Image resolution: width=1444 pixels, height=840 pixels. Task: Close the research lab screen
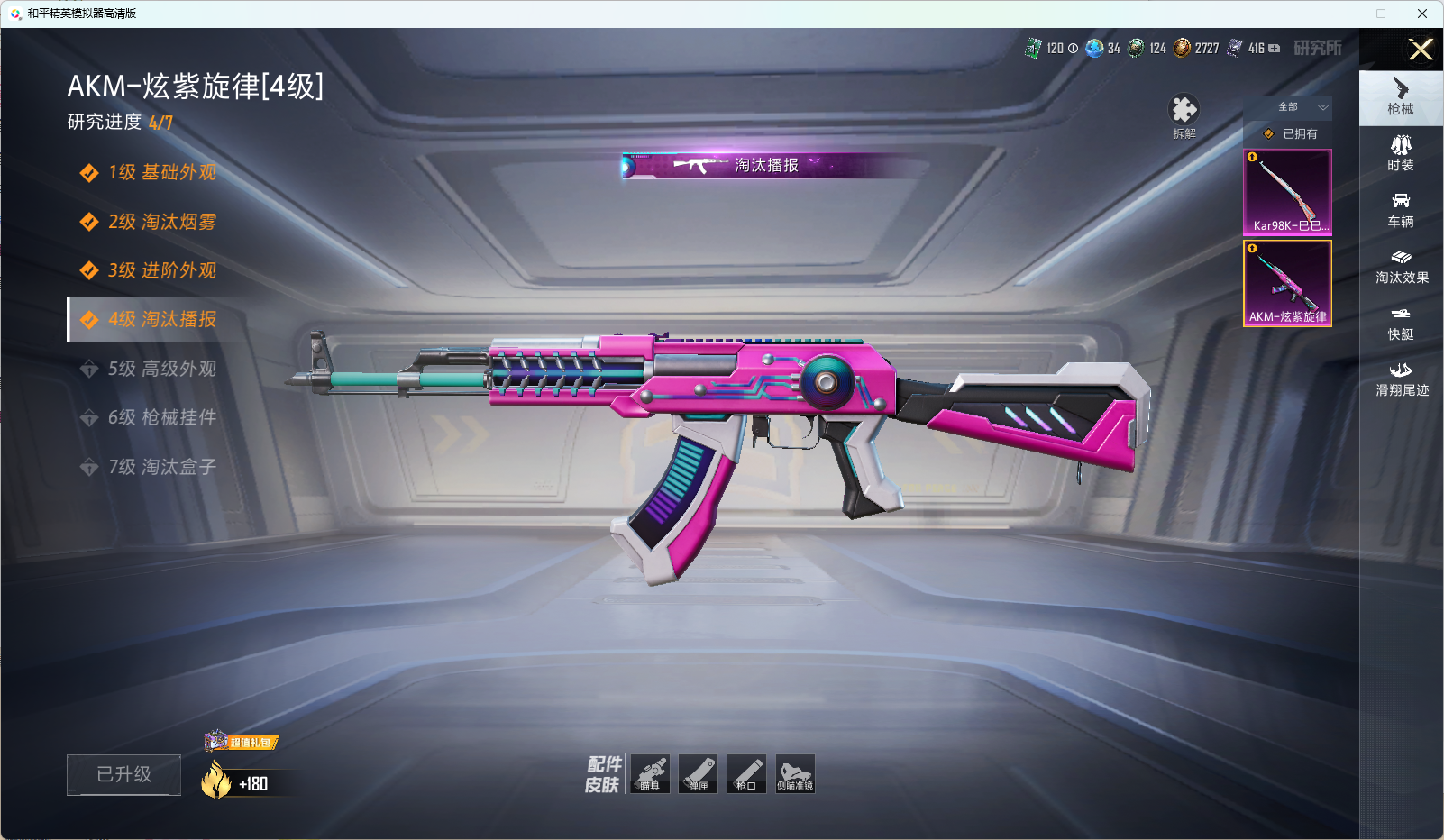point(1421,50)
